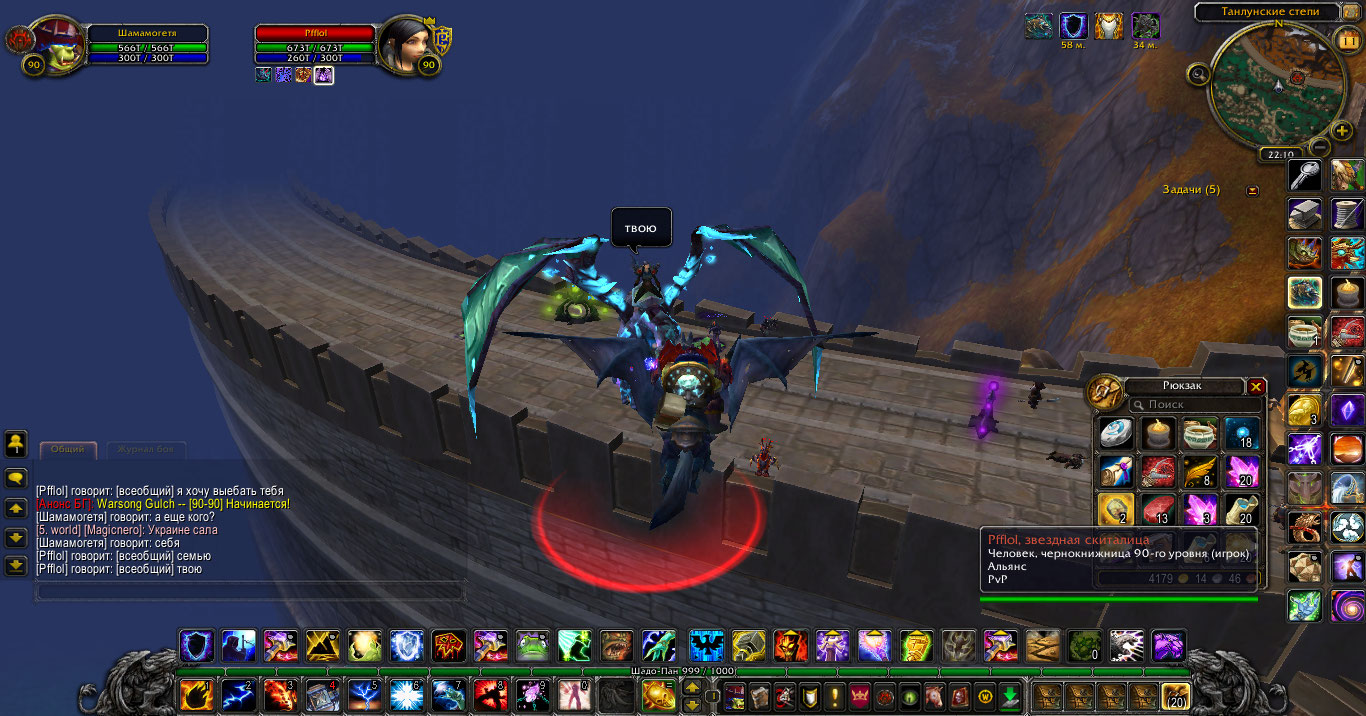This screenshot has height=716, width=1366.
Task: Use the green frog Hex ability
Action: click(531, 646)
